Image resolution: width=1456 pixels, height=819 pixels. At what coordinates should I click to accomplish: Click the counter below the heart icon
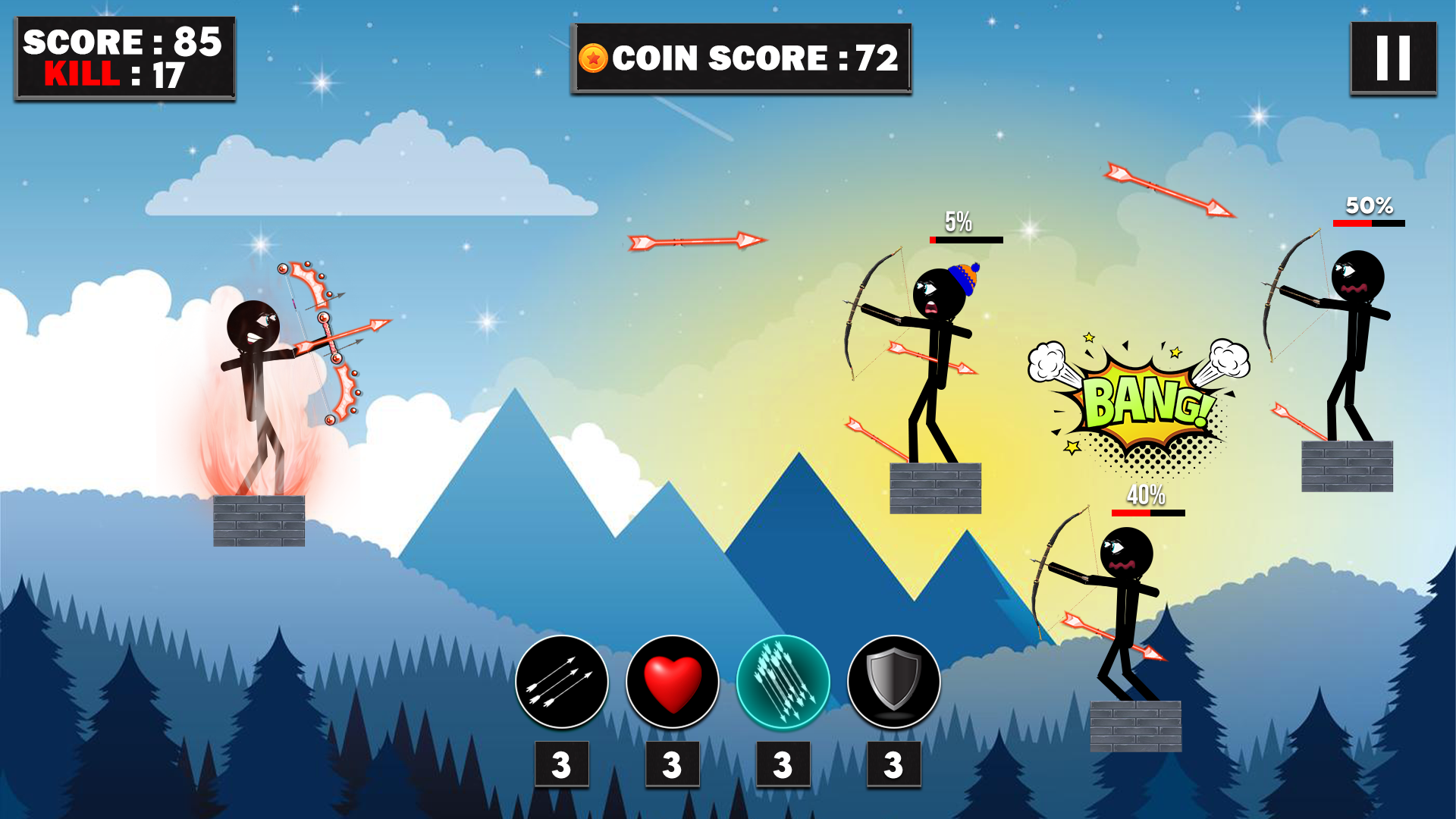[x=671, y=764]
